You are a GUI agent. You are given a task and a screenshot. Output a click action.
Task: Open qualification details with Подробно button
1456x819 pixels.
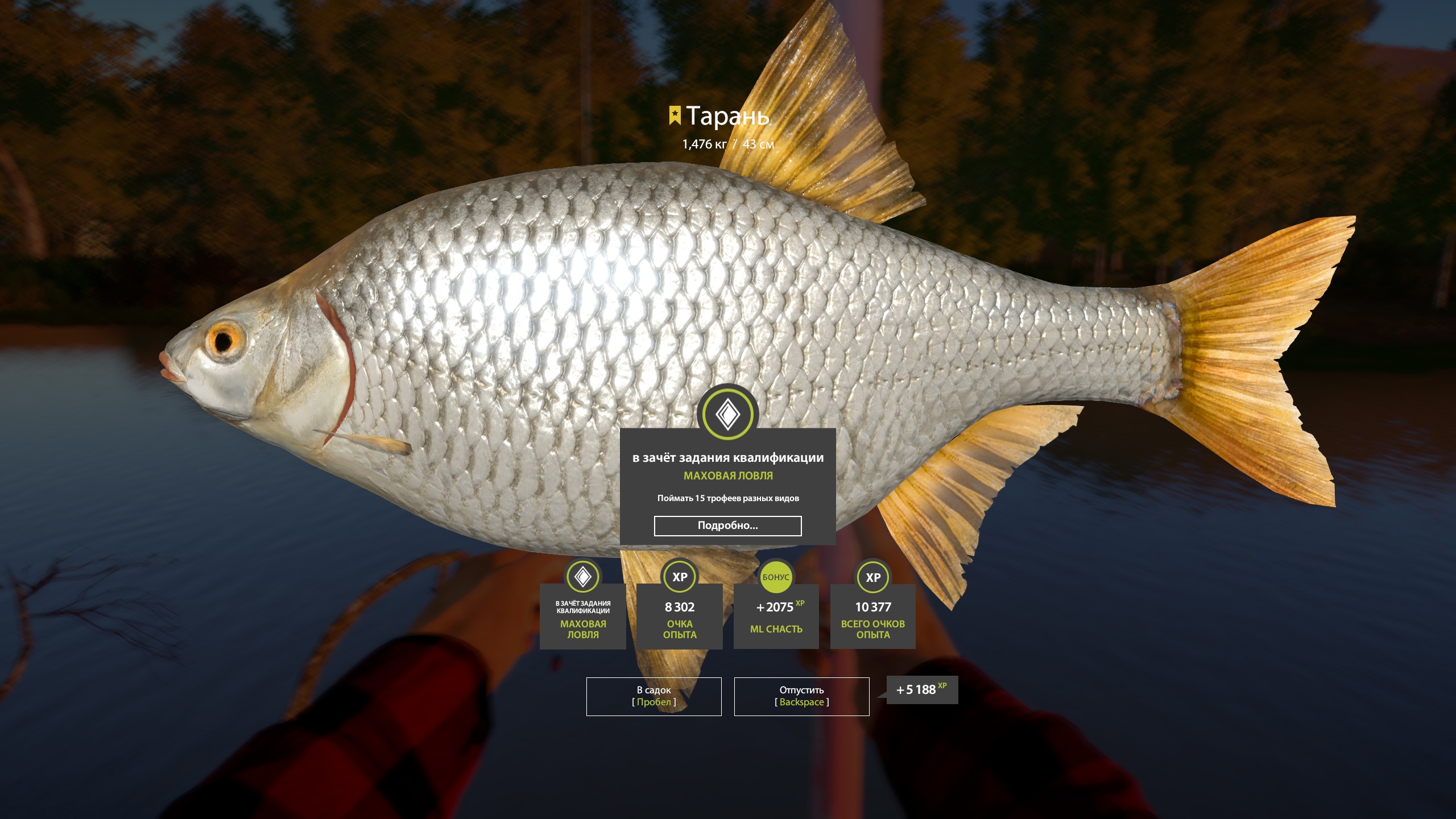[x=727, y=526]
